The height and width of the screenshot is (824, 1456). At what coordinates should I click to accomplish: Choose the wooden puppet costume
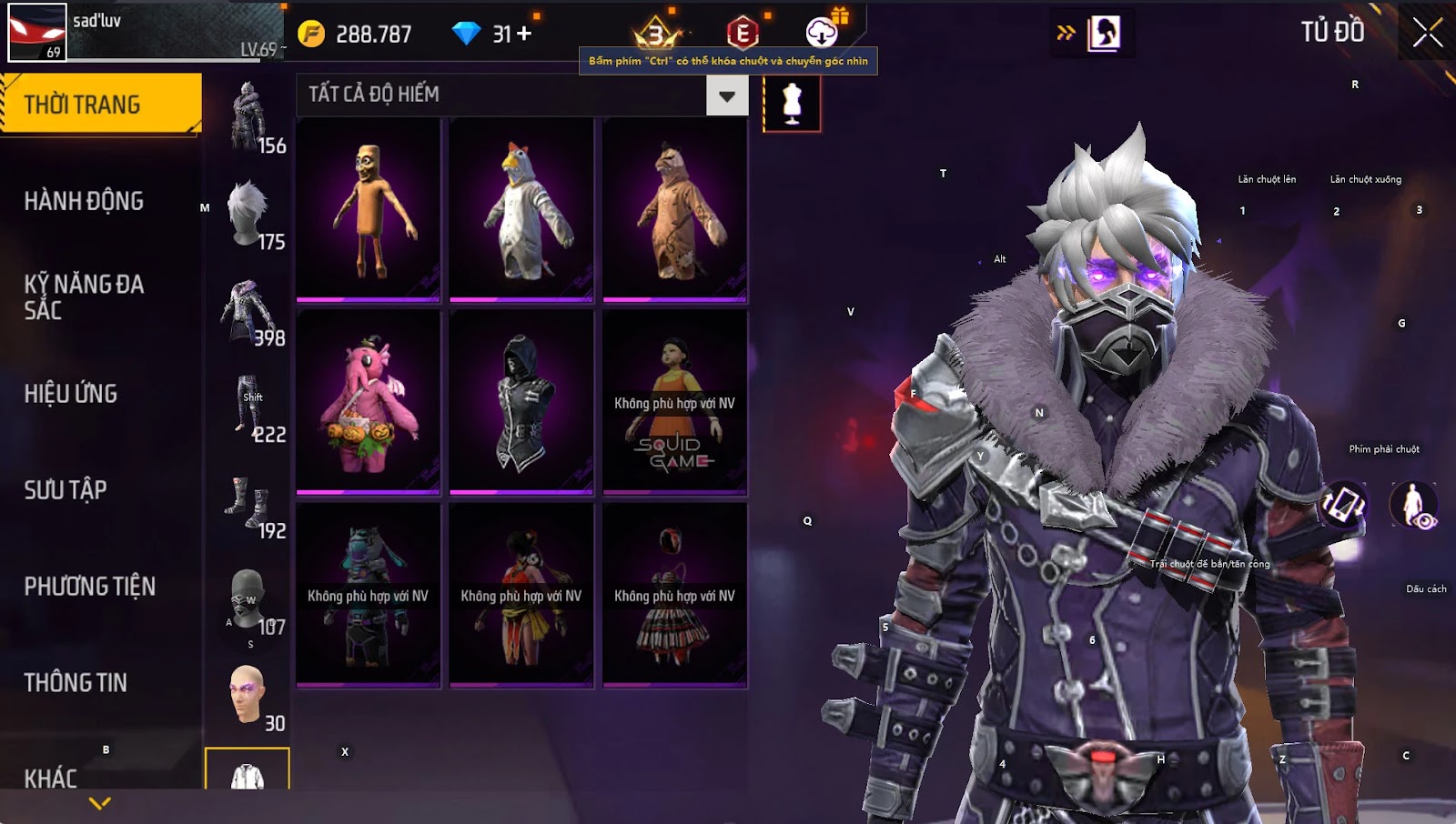click(369, 209)
